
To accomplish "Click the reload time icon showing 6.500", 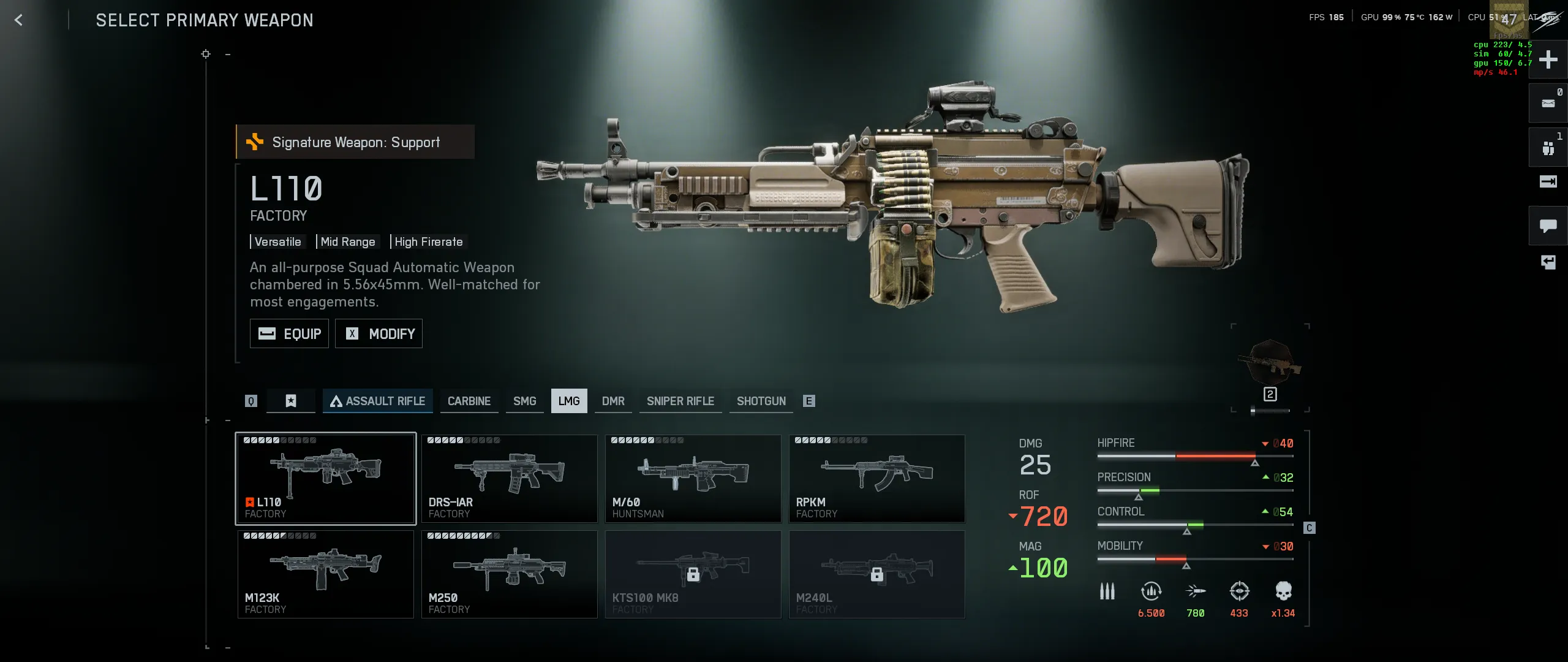I will click(1151, 592).
